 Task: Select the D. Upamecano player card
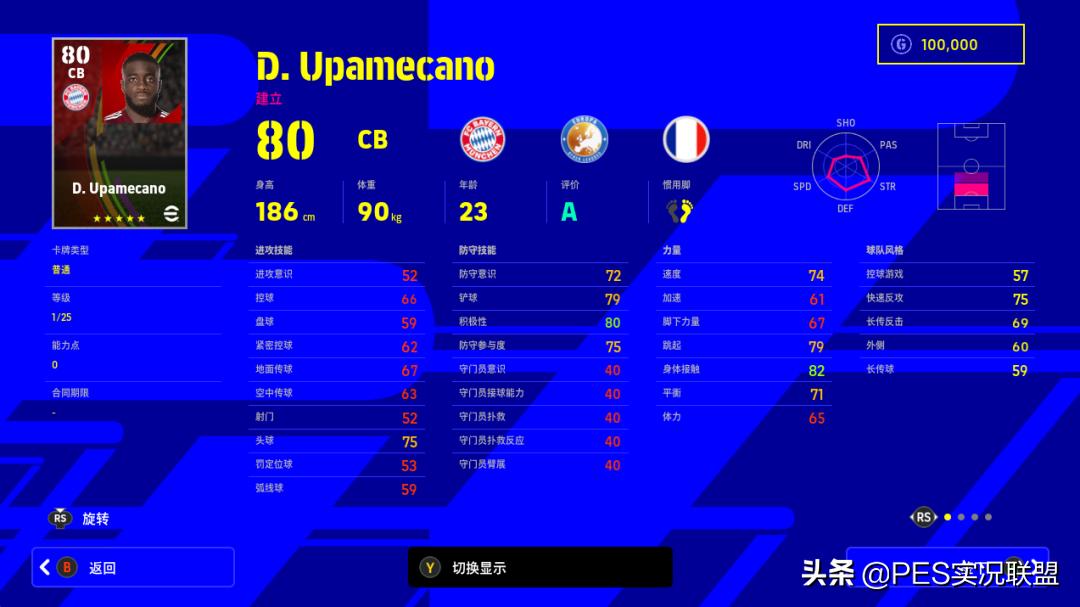pyautogui.click(x=120, y=133)
